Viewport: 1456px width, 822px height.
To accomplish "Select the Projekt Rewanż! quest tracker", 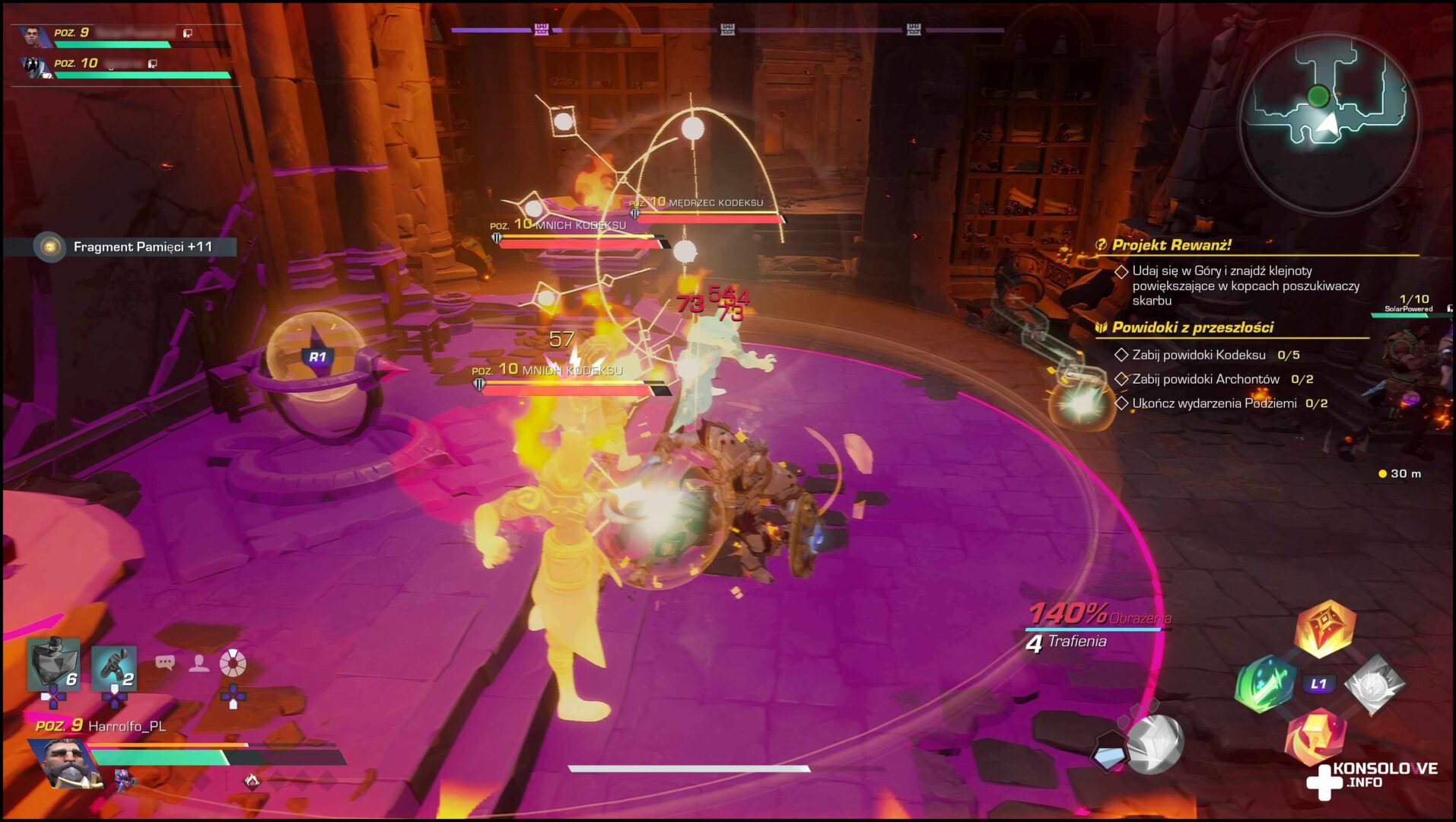I will click(1171, 245).
